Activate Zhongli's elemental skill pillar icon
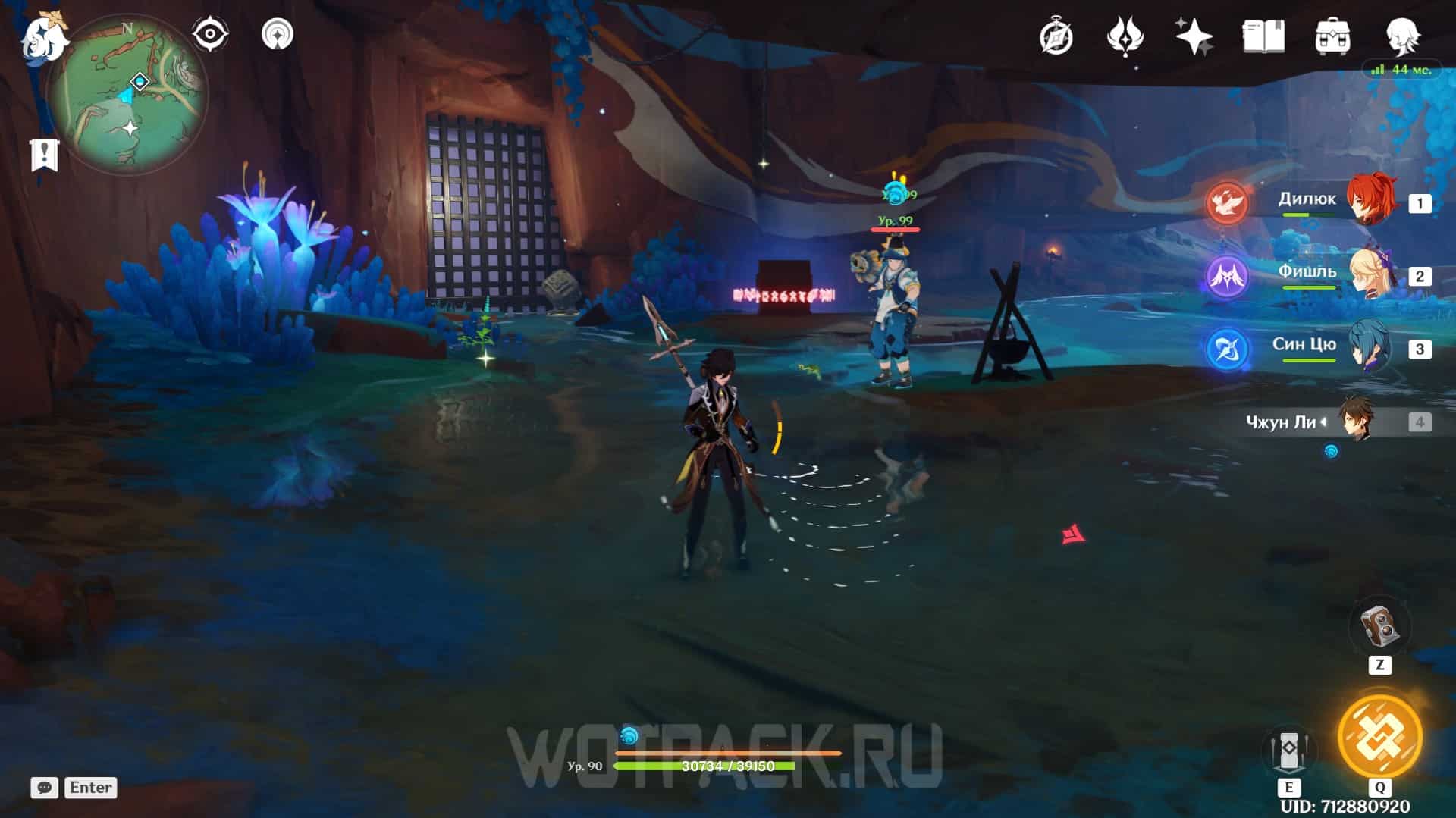Viewport: 1456px width, 818px height. pos(1288,750)
